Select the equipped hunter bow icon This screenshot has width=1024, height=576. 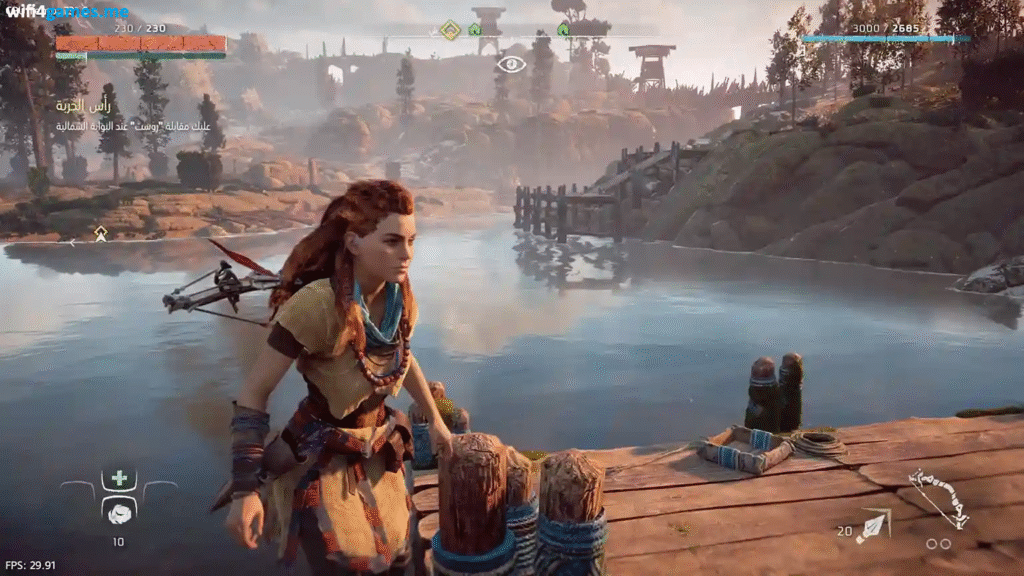pos(938,498)
